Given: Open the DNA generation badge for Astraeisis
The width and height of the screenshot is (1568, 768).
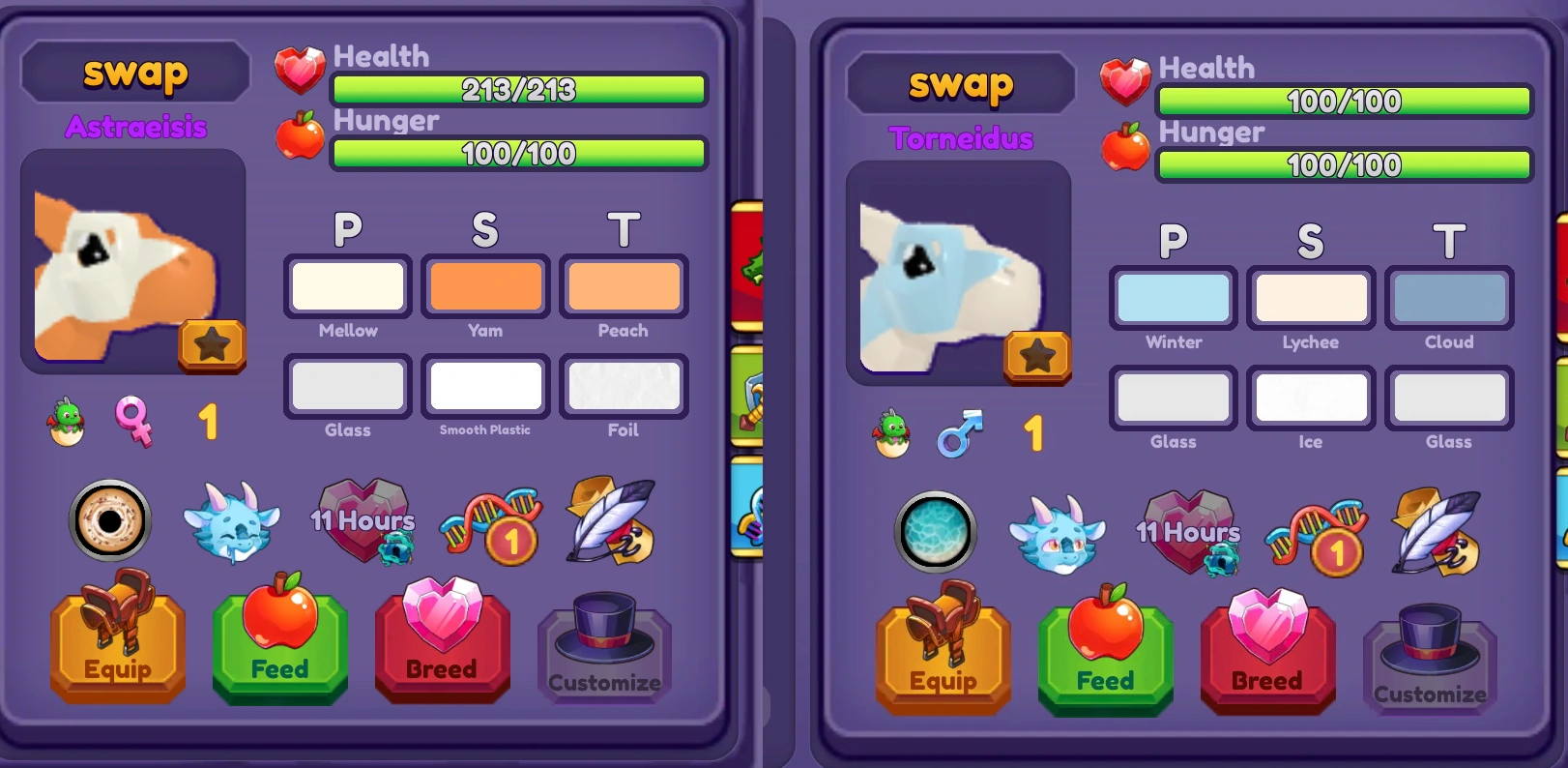Looking at the screenshot, I should 490,524.
